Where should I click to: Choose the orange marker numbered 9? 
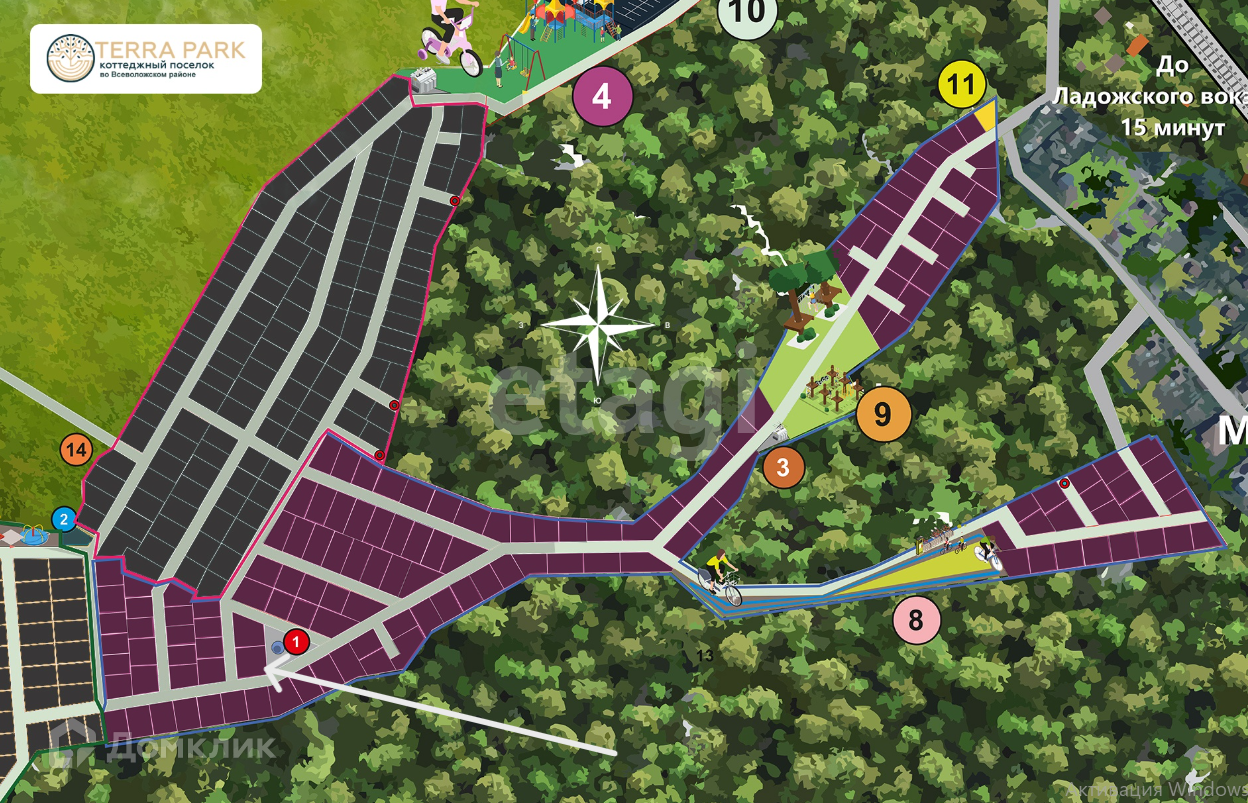coord(882,414)
